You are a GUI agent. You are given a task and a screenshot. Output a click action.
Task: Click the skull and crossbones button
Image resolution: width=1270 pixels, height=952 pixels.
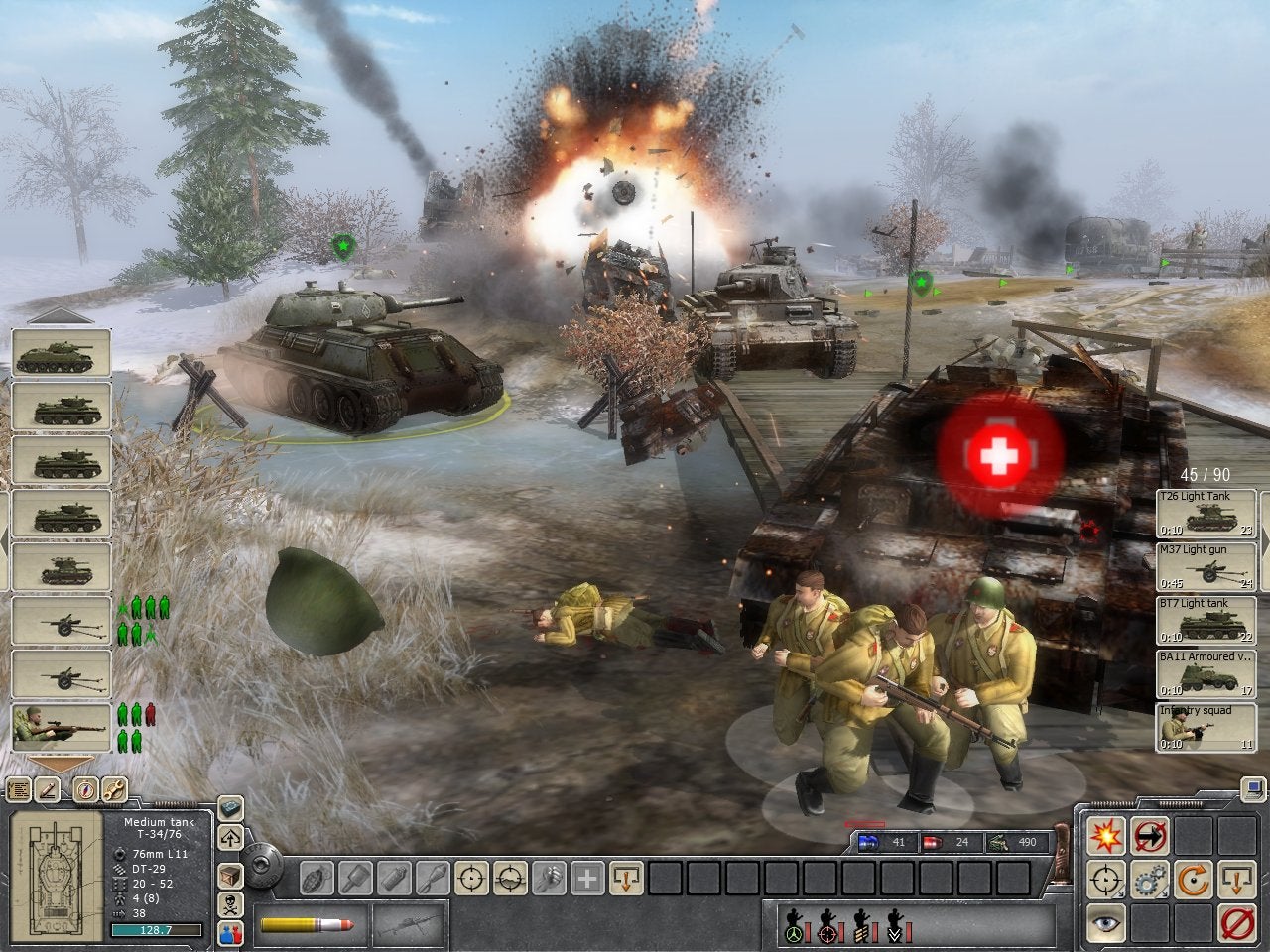tap(231, 905)
